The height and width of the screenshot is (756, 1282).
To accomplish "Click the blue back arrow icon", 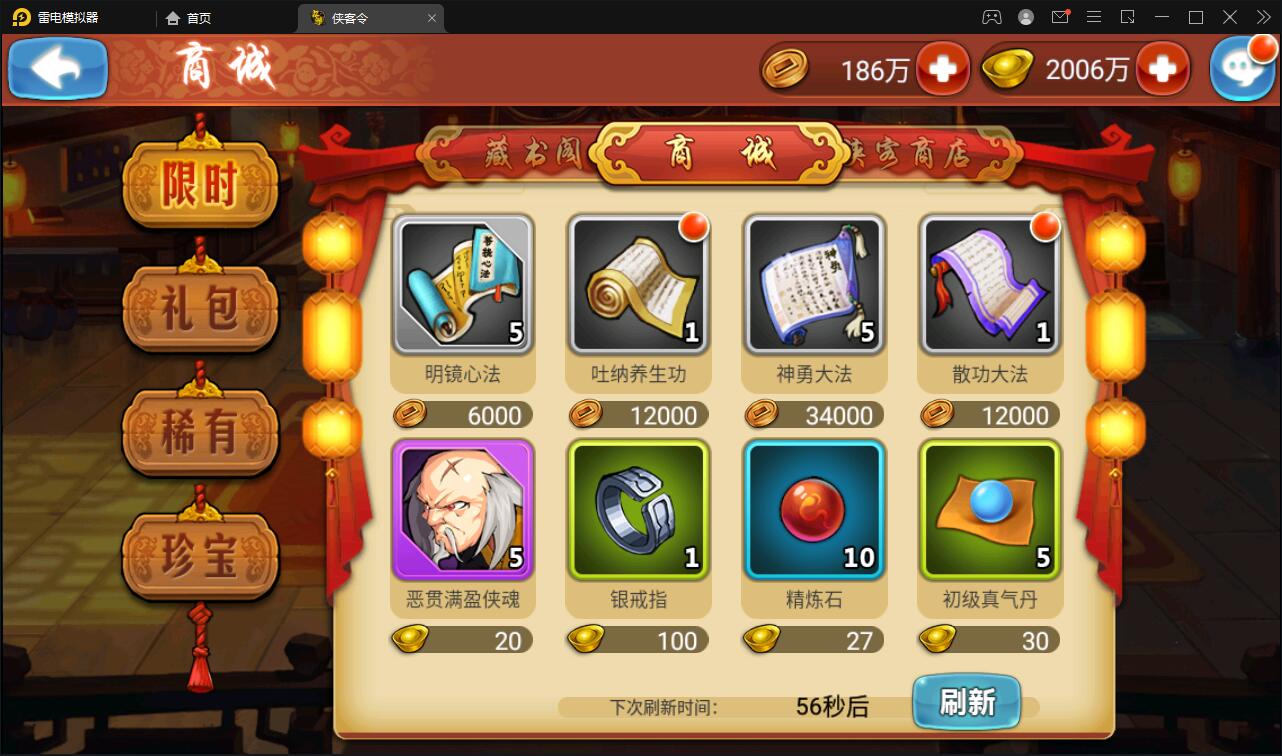I will (x=56, y=68).
